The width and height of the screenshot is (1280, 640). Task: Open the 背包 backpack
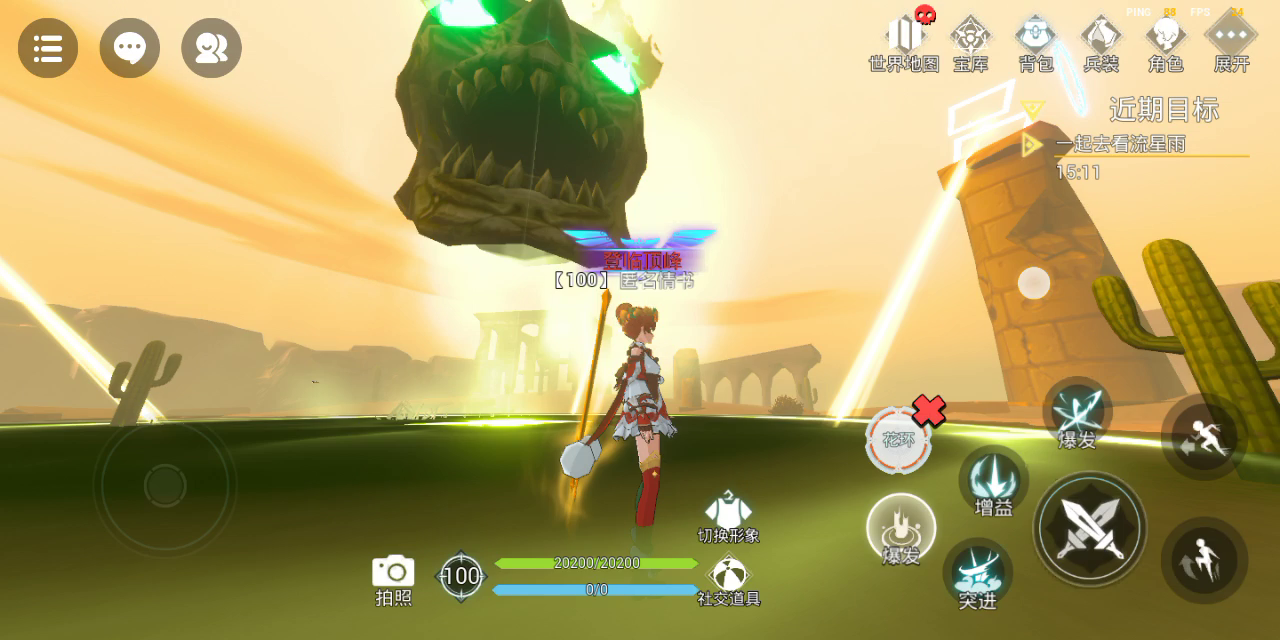pos(1036,42)
